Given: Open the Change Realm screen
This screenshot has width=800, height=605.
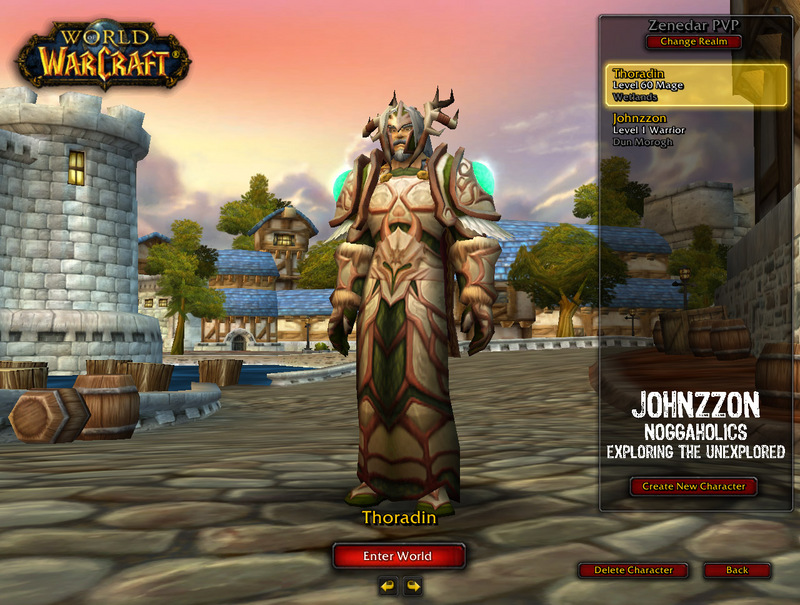Looking at the screenshot, I should click(694, 42).
